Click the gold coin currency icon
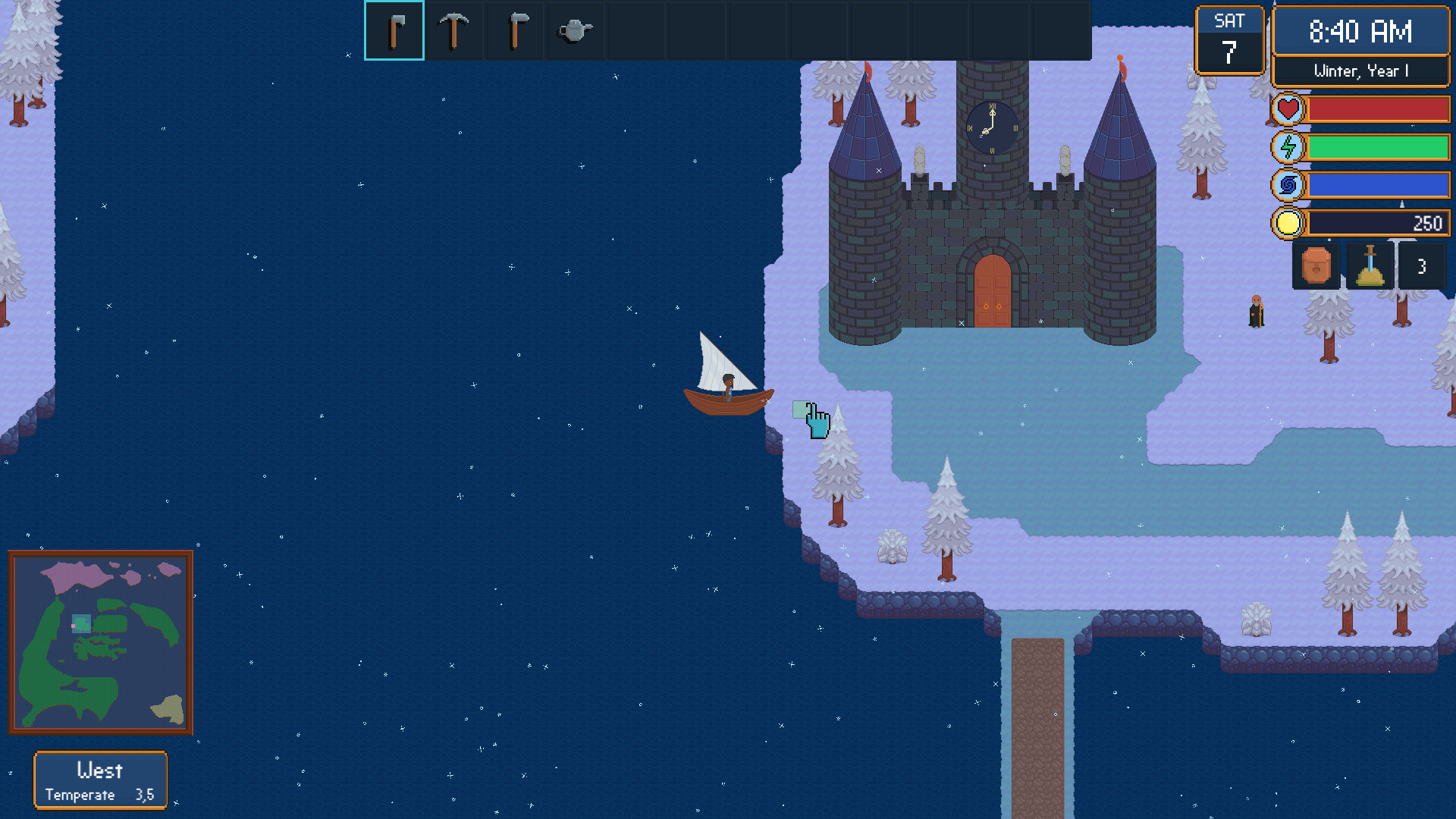 click(x=1288, y=222)
